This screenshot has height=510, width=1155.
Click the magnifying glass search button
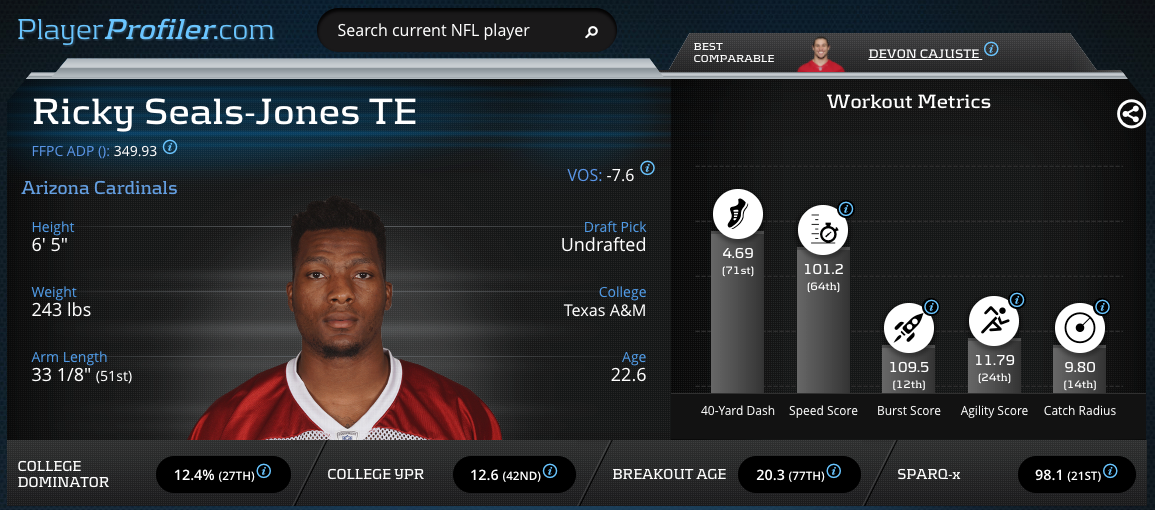[x=591, y=31]
